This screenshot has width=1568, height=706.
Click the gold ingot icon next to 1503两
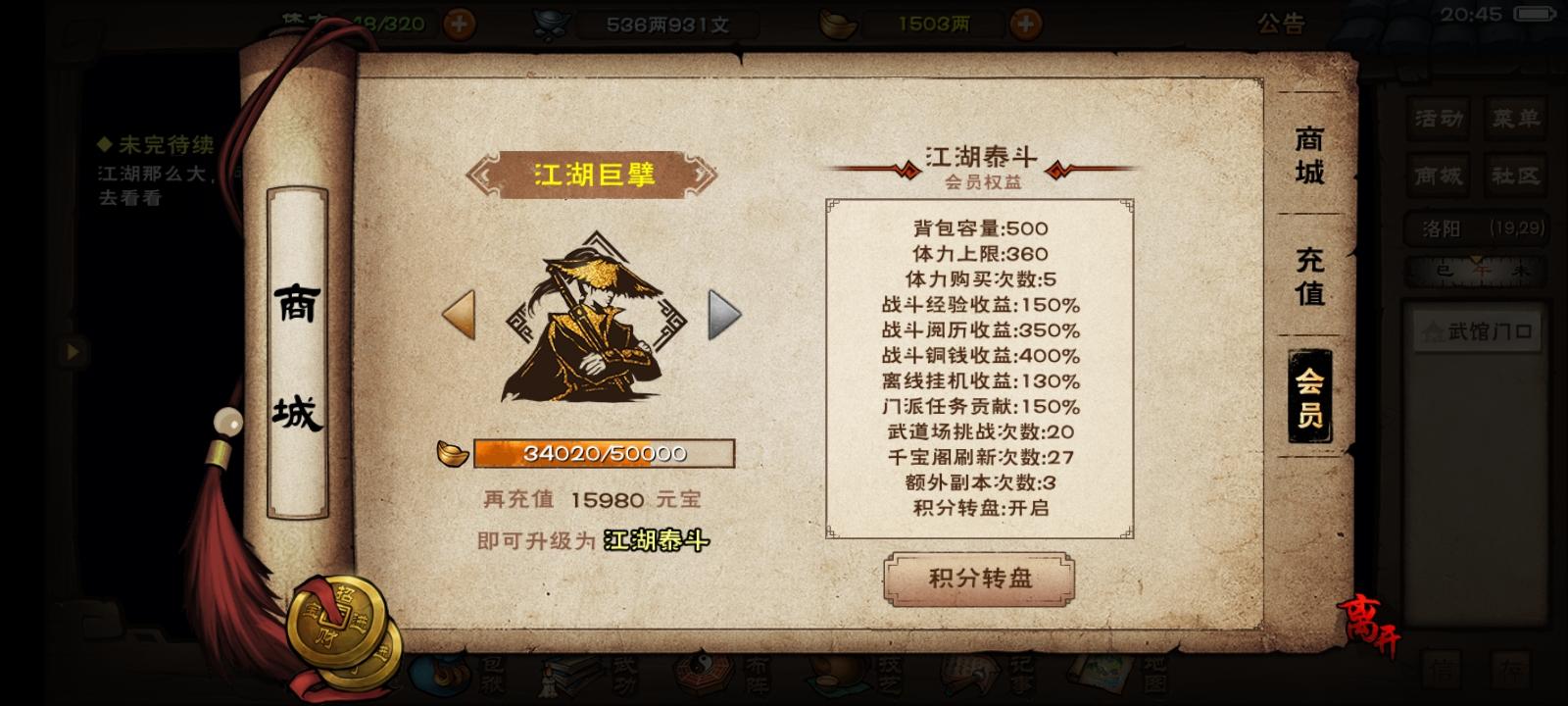point(835,22)
